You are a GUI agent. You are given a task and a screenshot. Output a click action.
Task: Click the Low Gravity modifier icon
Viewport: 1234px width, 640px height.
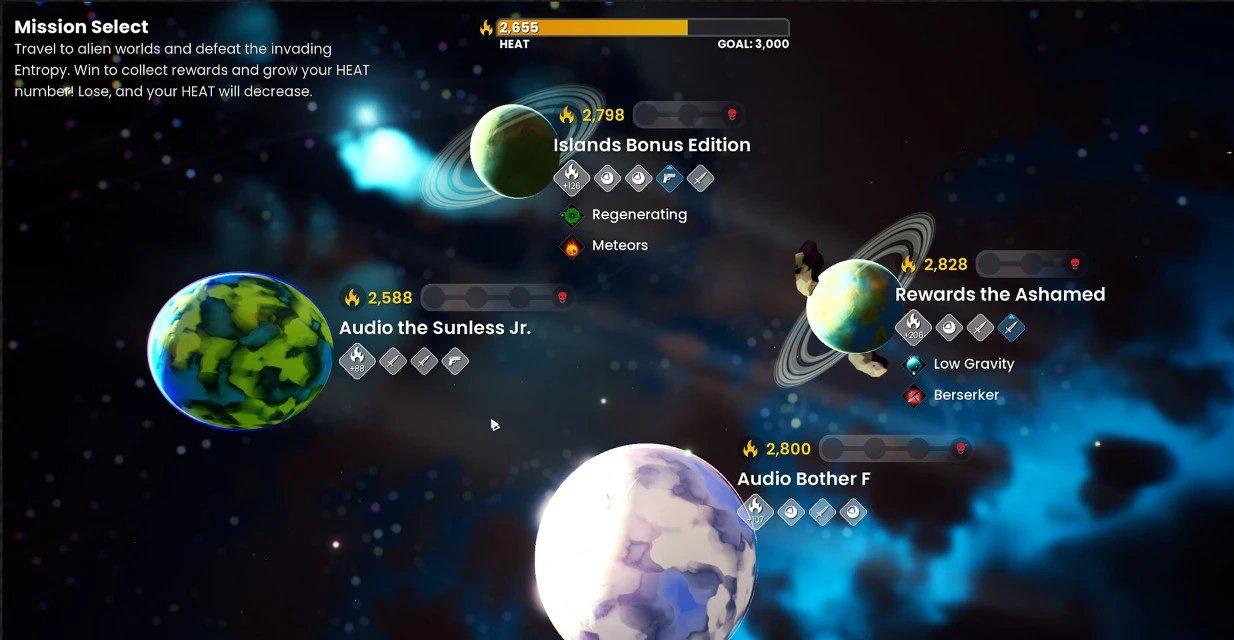pos(914,365)
